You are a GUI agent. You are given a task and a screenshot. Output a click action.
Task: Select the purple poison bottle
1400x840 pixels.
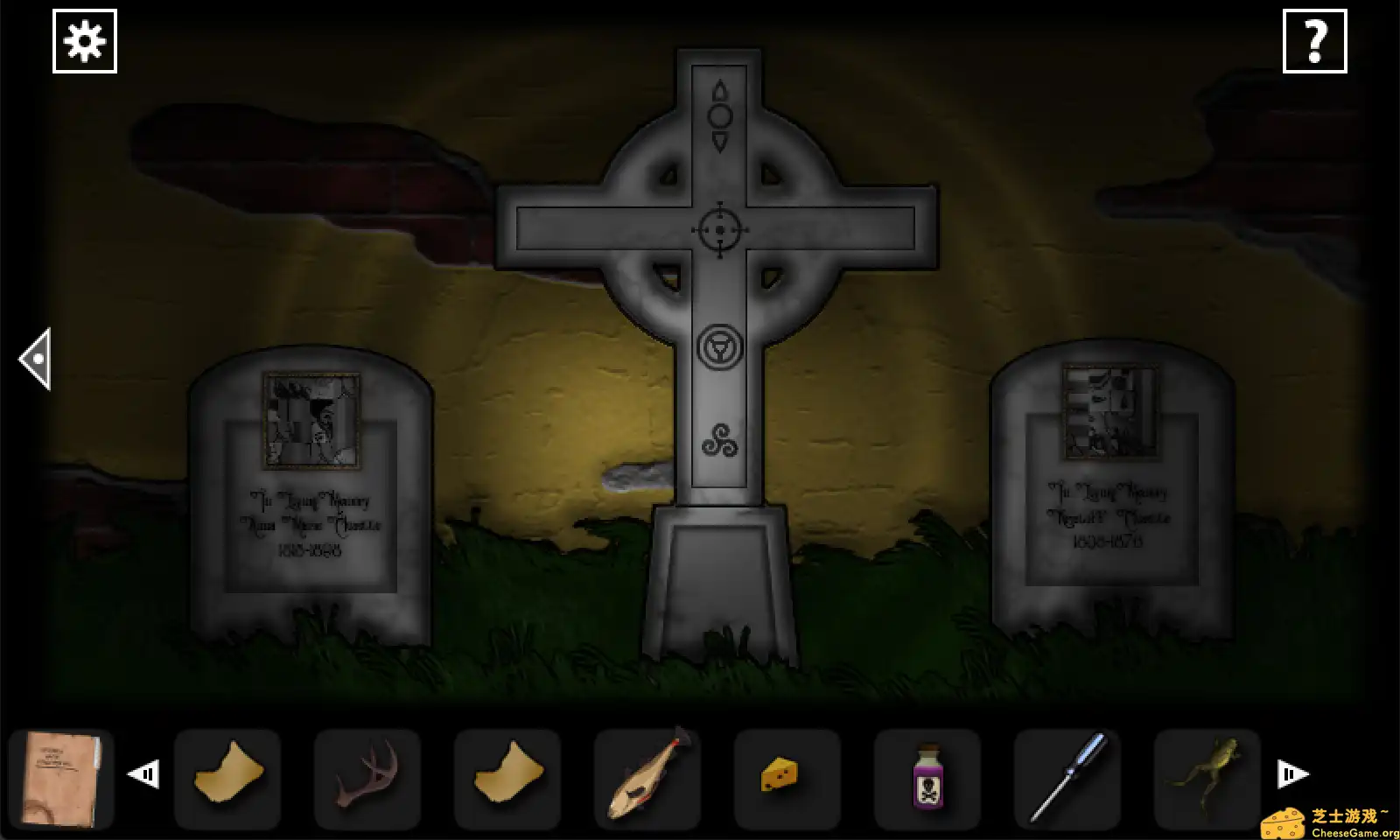click(x=927, y=779)
